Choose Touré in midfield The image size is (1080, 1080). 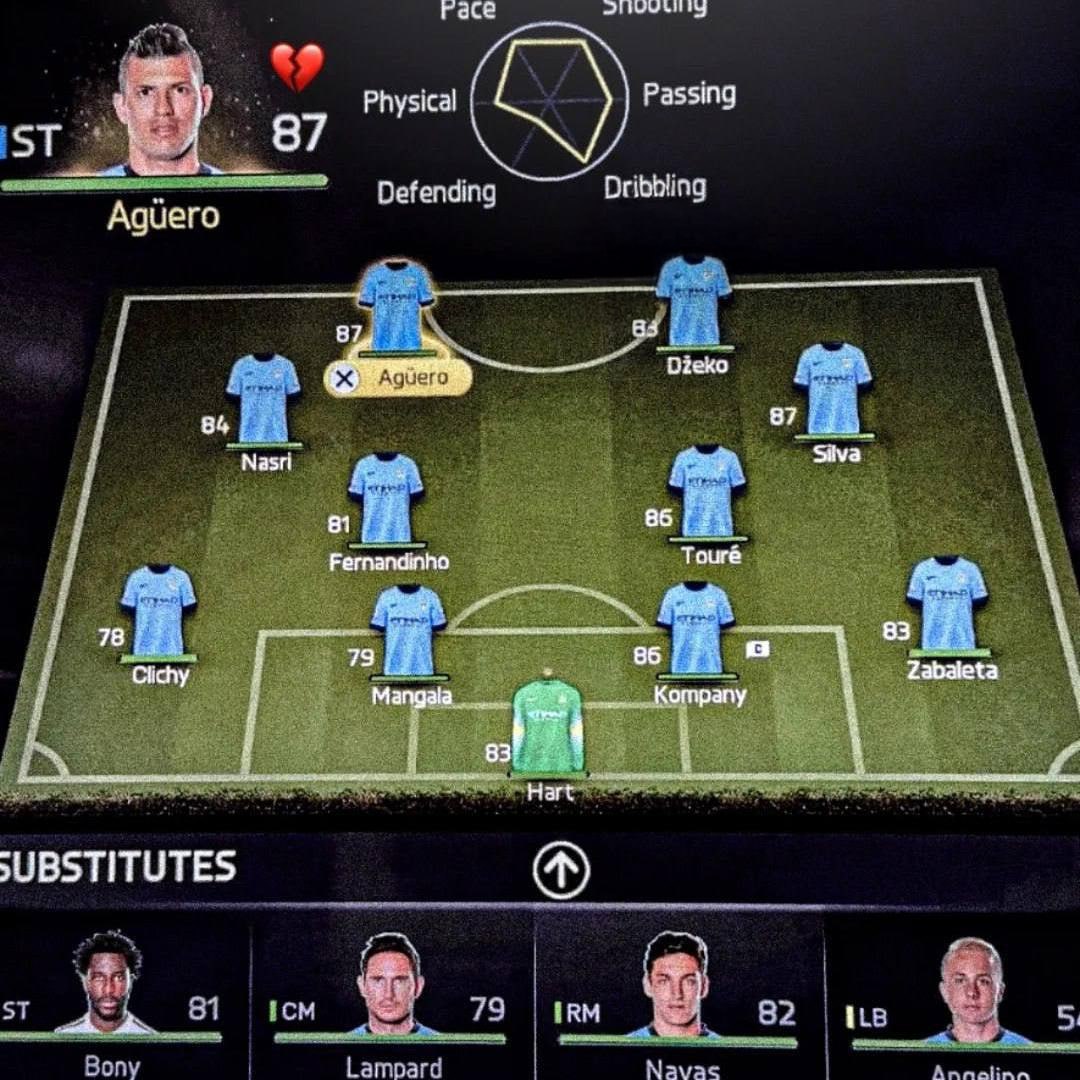pos(707,492)
